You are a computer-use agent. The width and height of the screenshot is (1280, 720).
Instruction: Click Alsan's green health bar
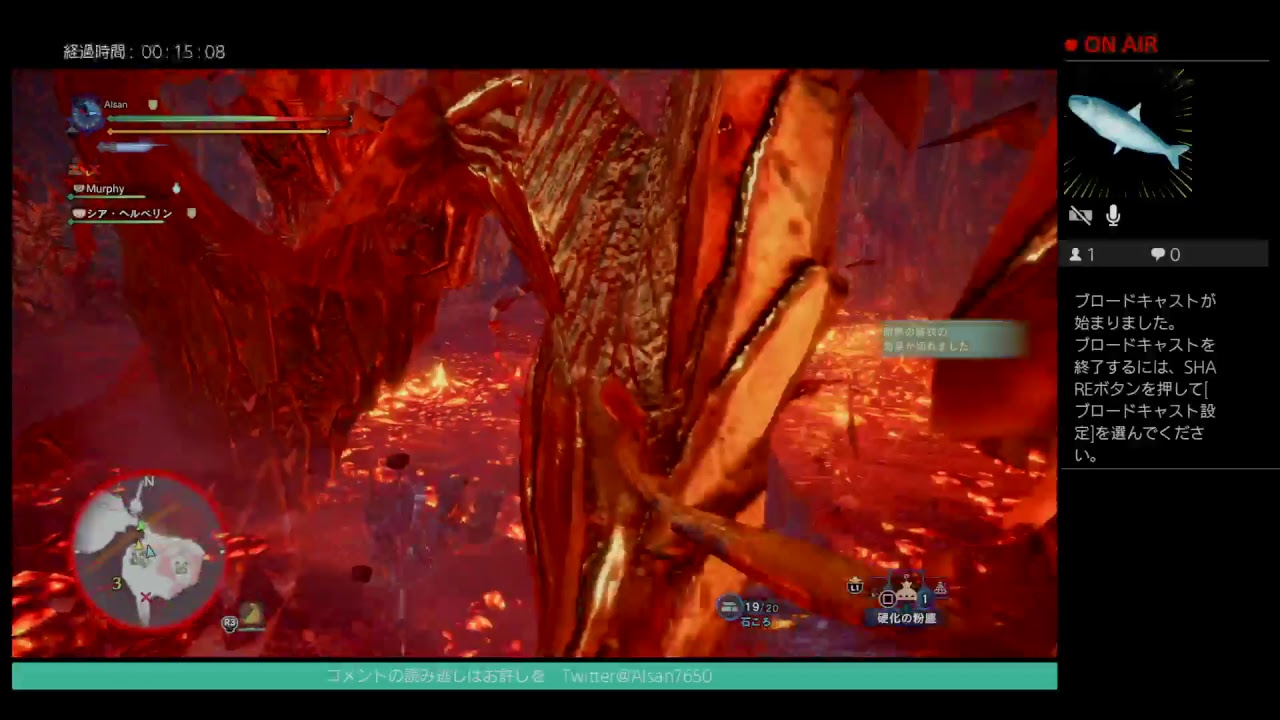[x=200, y=118]
